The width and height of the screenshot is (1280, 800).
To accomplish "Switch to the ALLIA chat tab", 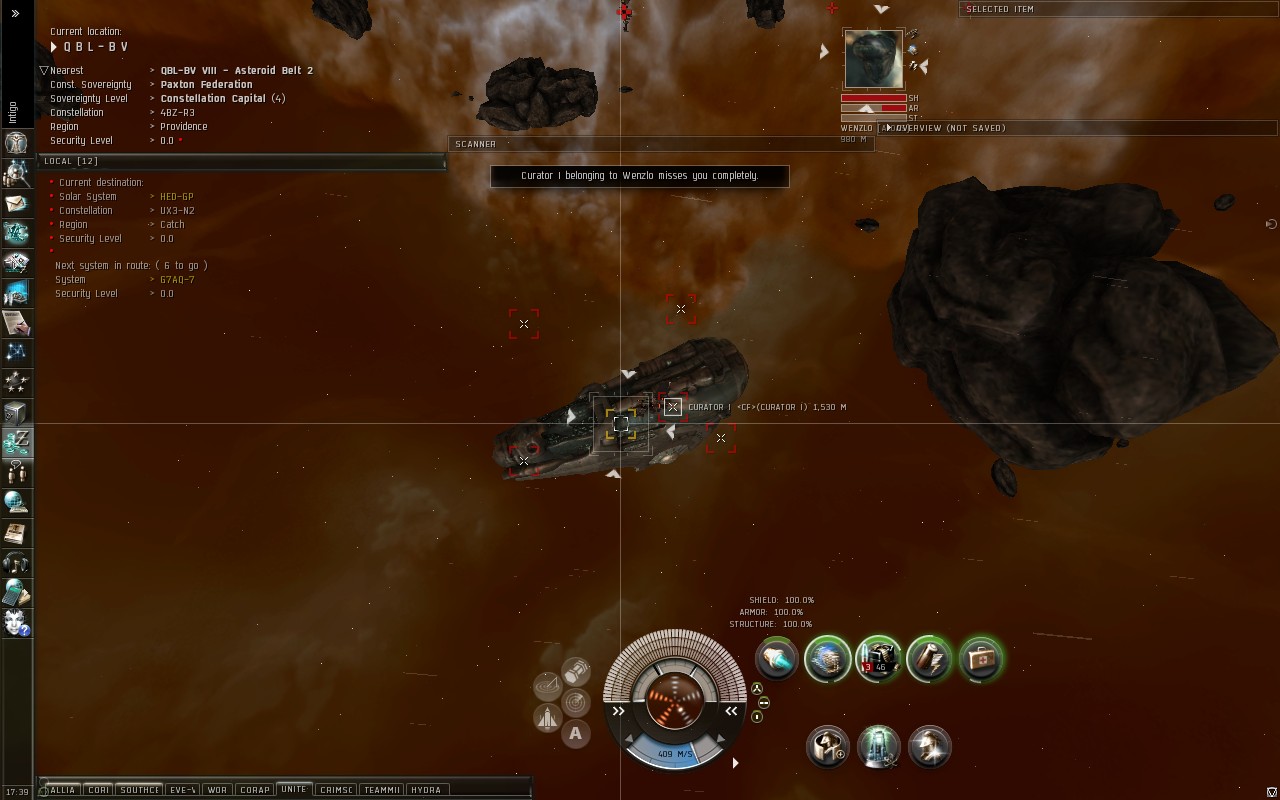I will [x=62, y=790].
